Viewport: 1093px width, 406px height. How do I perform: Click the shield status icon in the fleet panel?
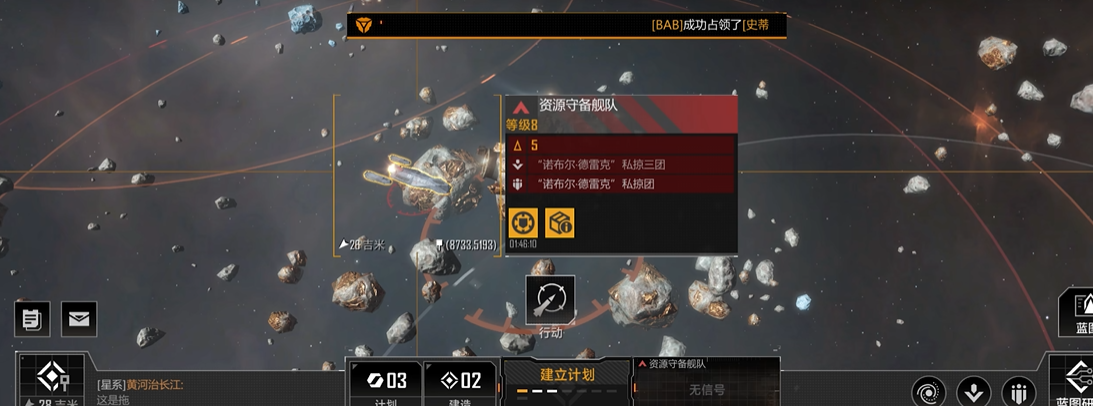[x=522, y=223]
